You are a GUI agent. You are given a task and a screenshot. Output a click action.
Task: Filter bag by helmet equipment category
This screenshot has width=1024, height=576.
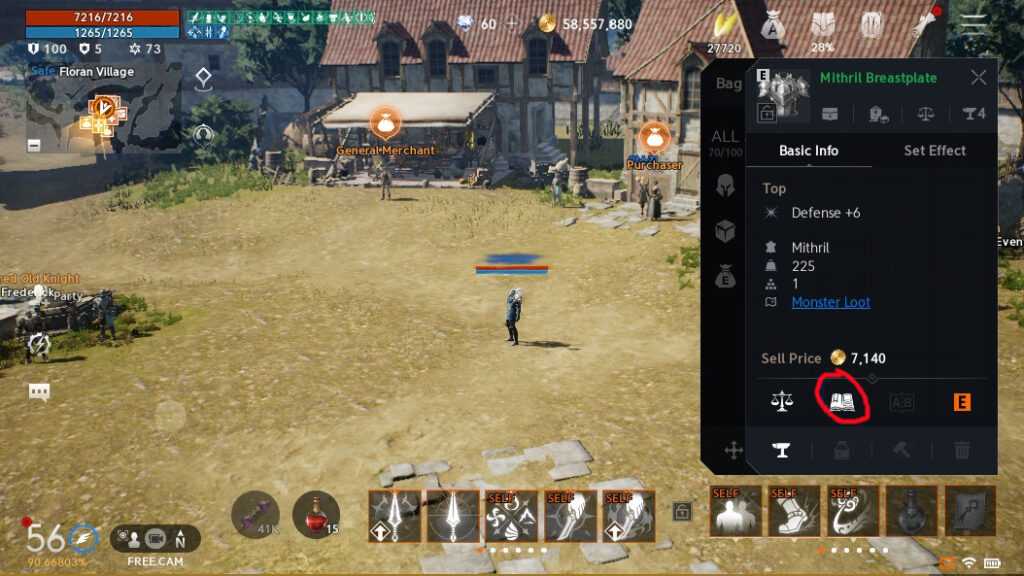point(725,185)
